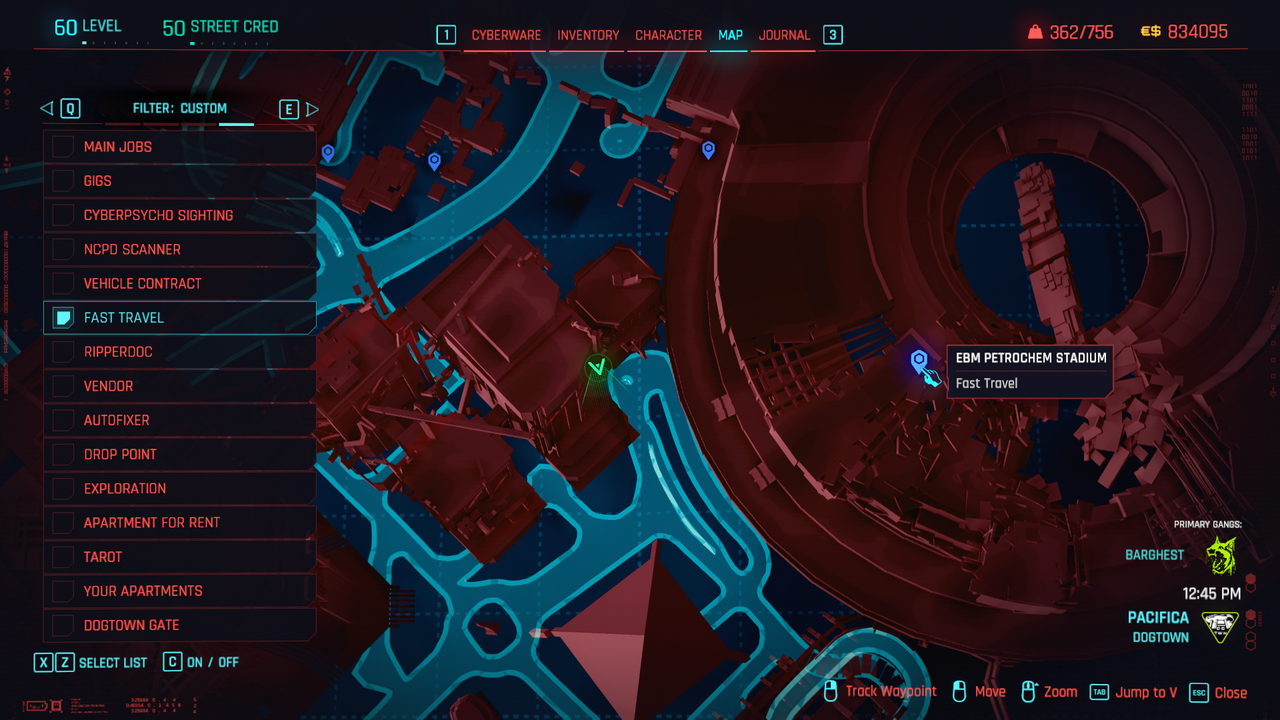Show Ripperdoc locations on map
Image resolution: width=1280 pixels, height=720 pixels.
tap(64, 352)
